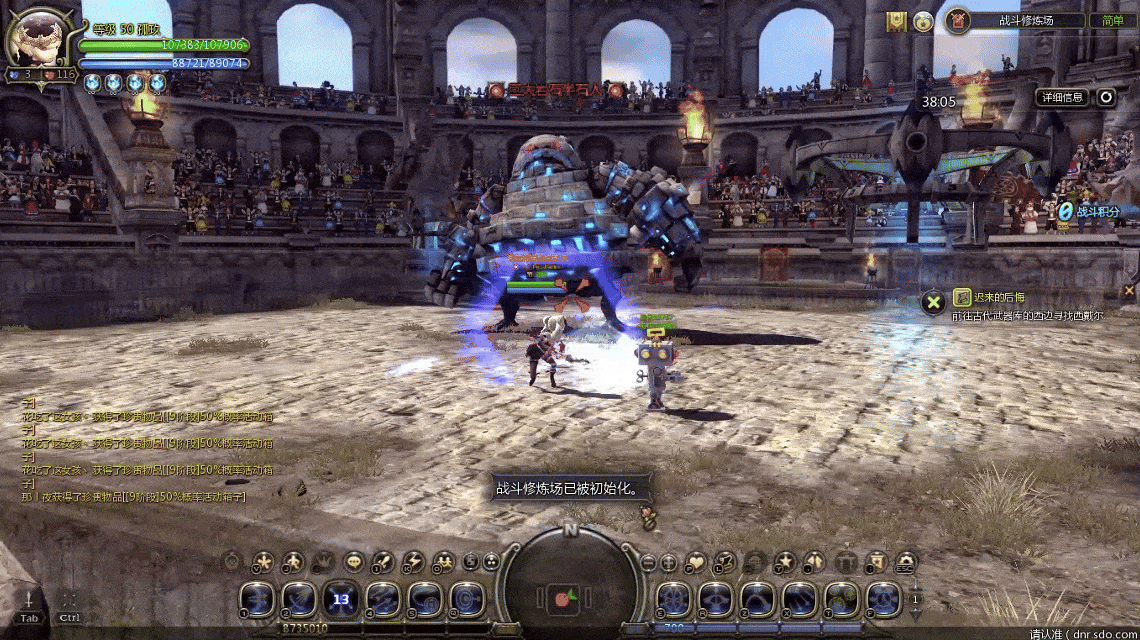Click the round gold medal icon

[923, 20]
